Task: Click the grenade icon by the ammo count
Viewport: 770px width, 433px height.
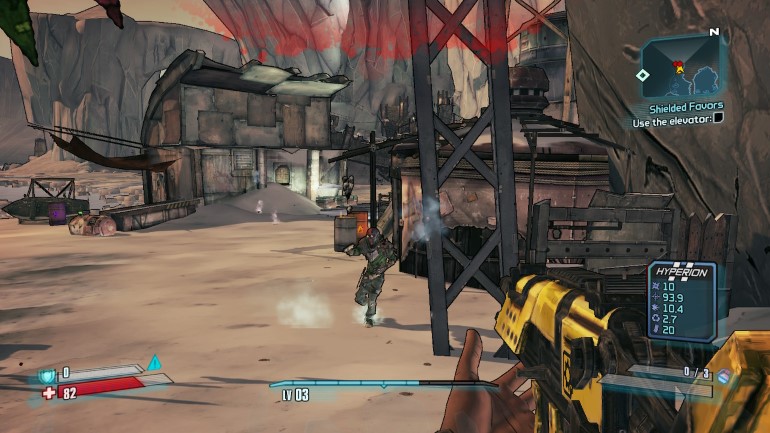Action: click(x=724, y=376)
